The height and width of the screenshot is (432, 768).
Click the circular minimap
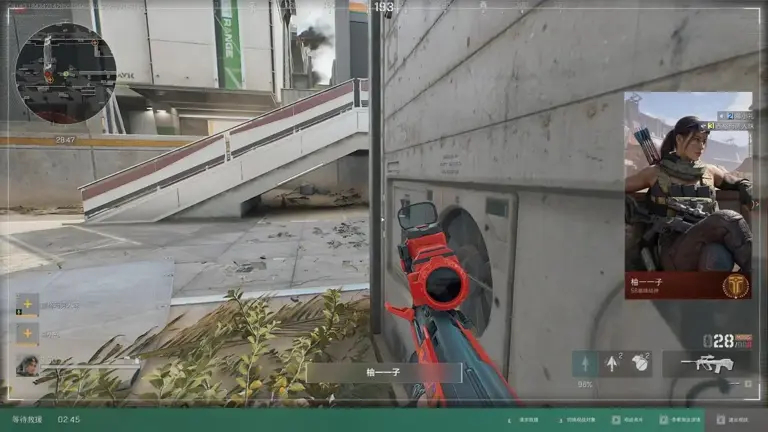(x=66, y=73)
